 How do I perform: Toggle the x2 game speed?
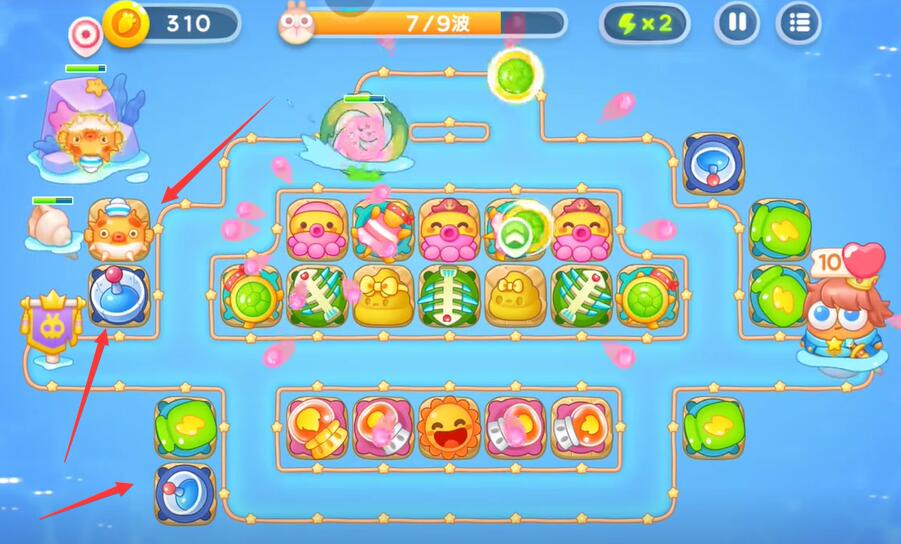click(645, 23)
